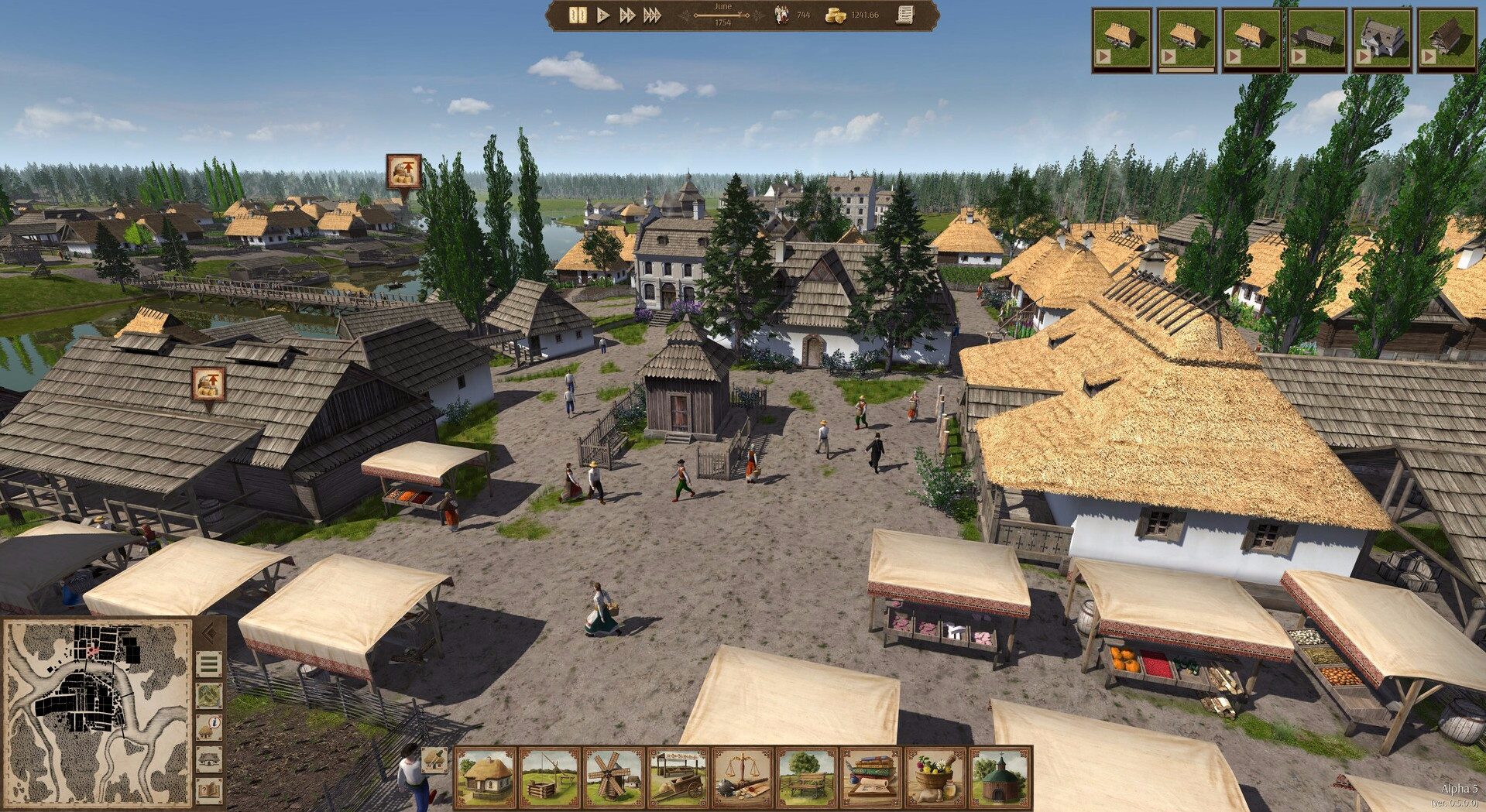The width and height of the screenshot is (1486, 812).
Task: Collapse the minimap panel with the arrow
Action: pos(209,634)
